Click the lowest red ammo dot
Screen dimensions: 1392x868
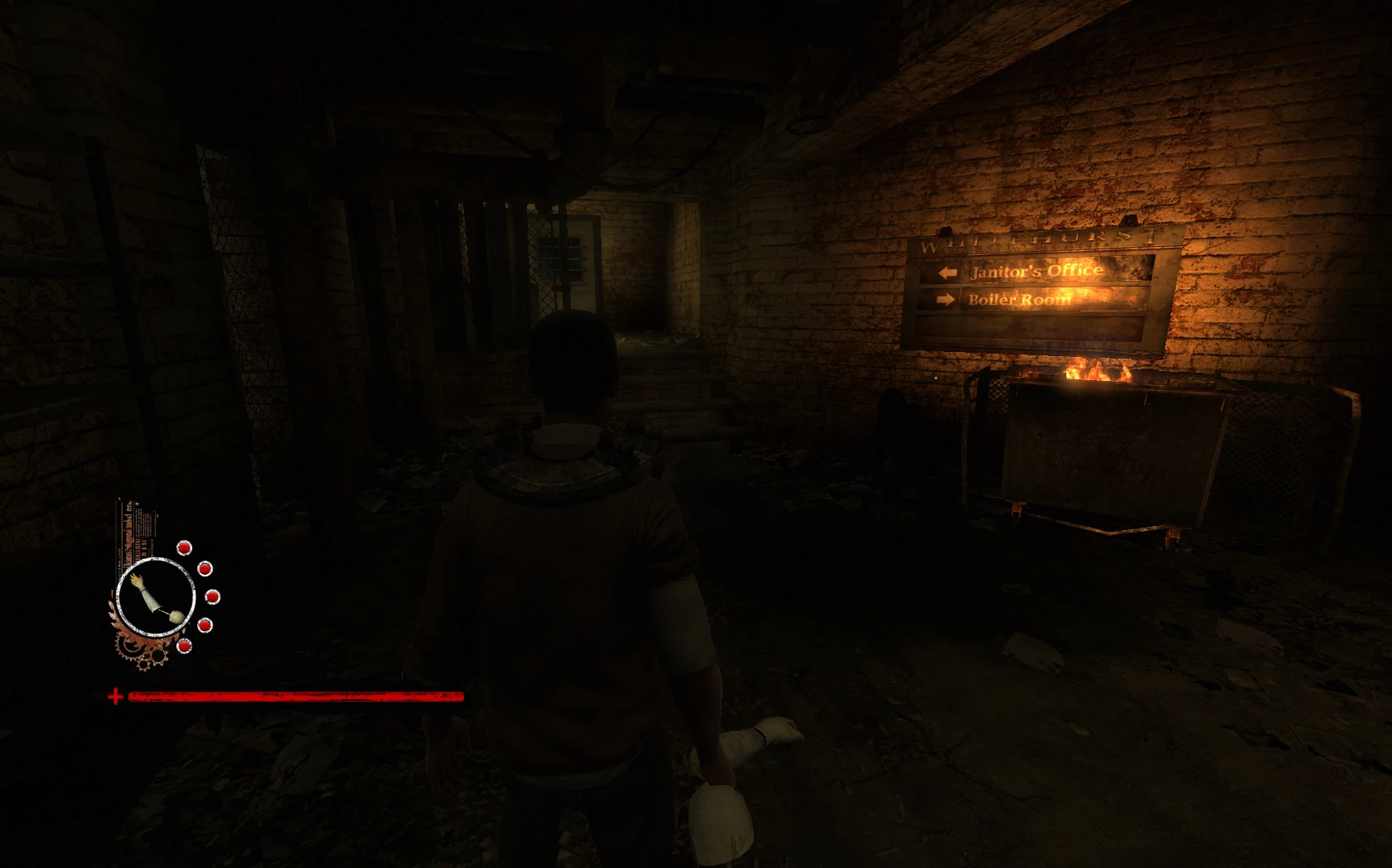point(184,646)
